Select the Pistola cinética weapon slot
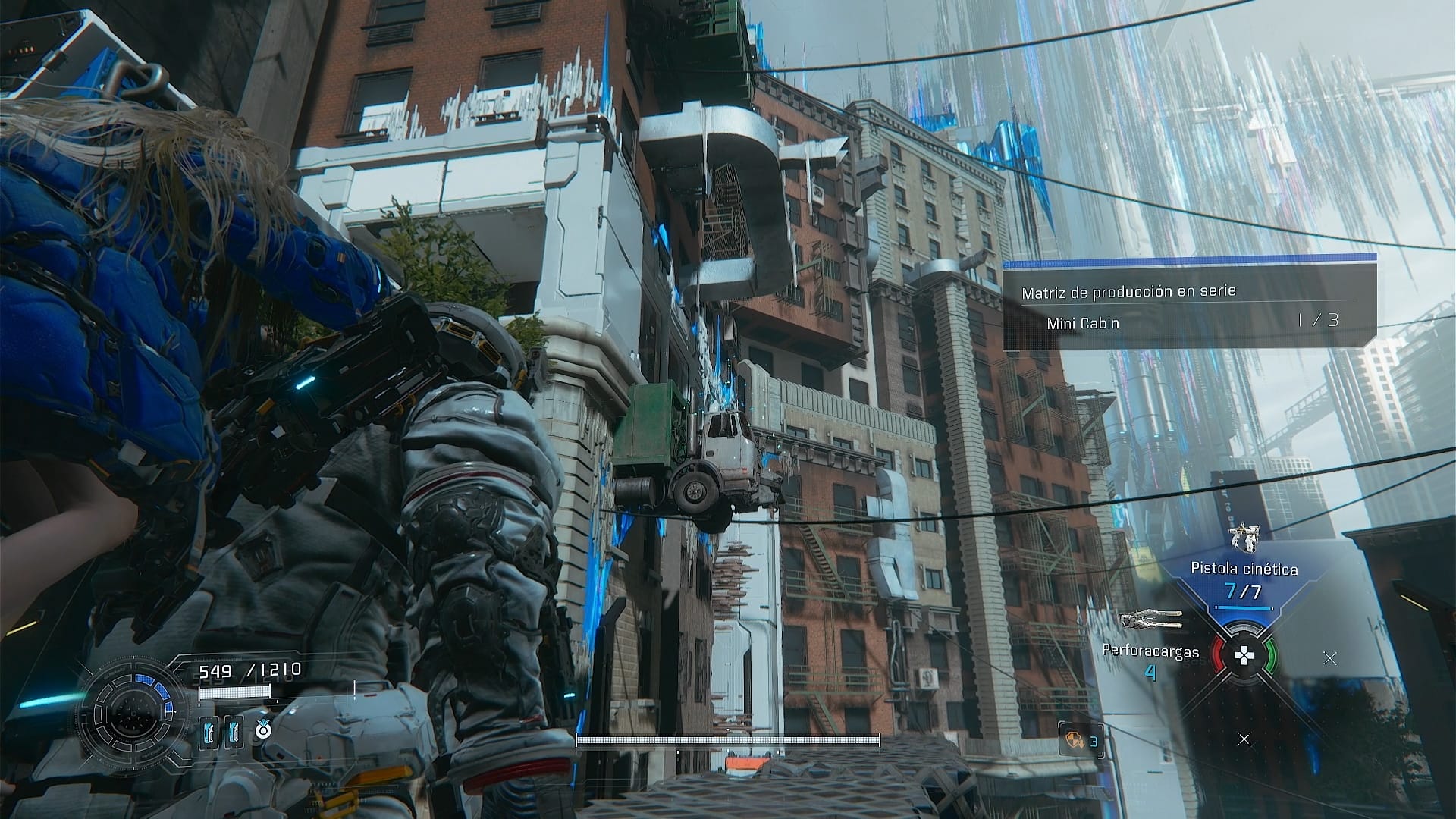The image size is (1456, 819). (x=1244, y=570)
